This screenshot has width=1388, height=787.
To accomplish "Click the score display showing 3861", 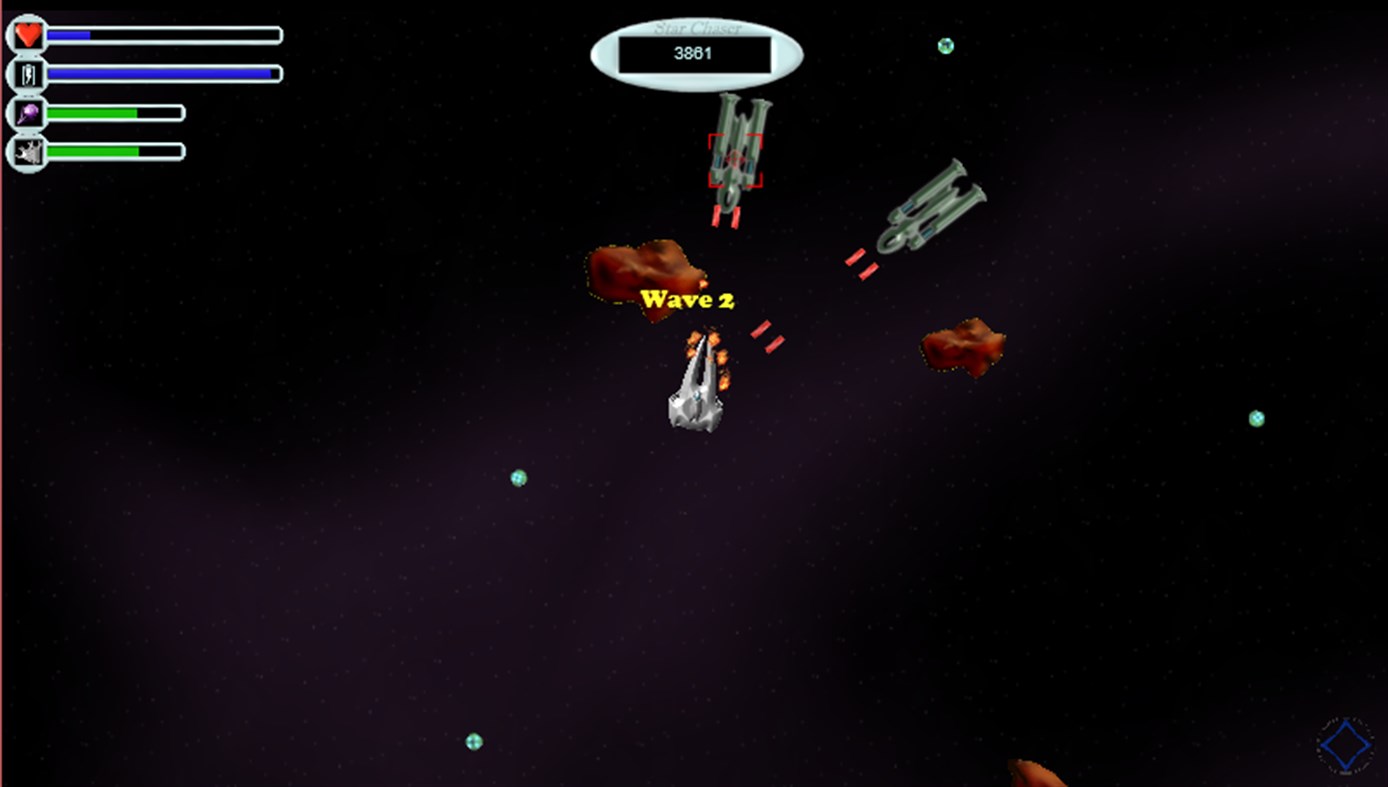I will coord(694,55).
